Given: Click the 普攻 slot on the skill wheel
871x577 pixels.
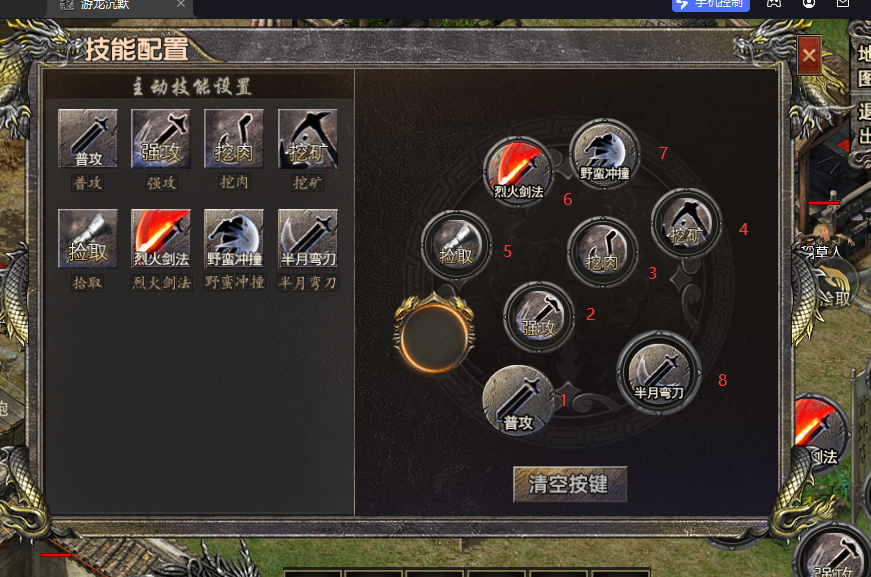Looking at the screenshot, I should pyautogui.click(x=518, y=401).
